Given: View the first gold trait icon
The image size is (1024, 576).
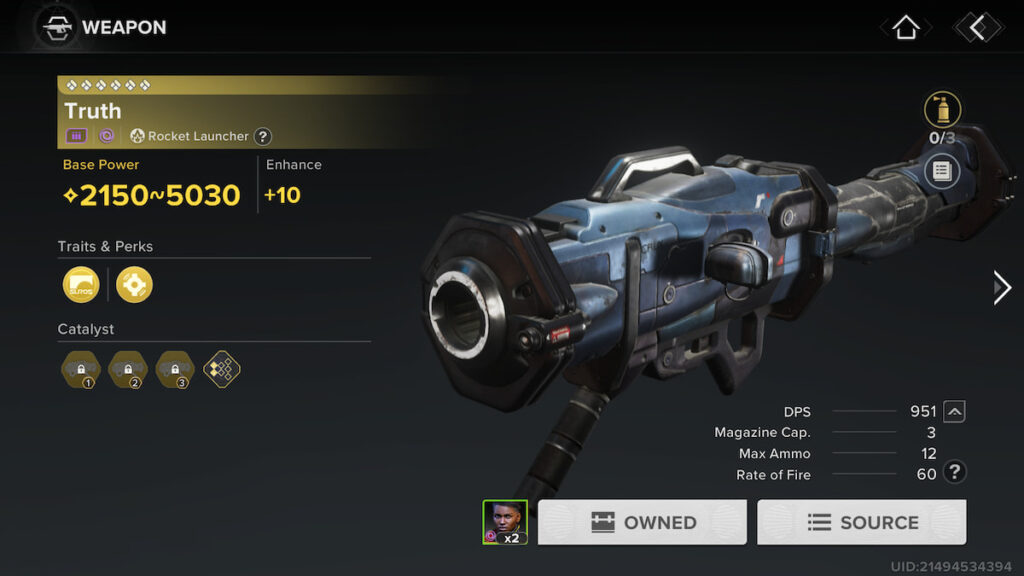Looking at the screenshot, I should click(81, 285).
